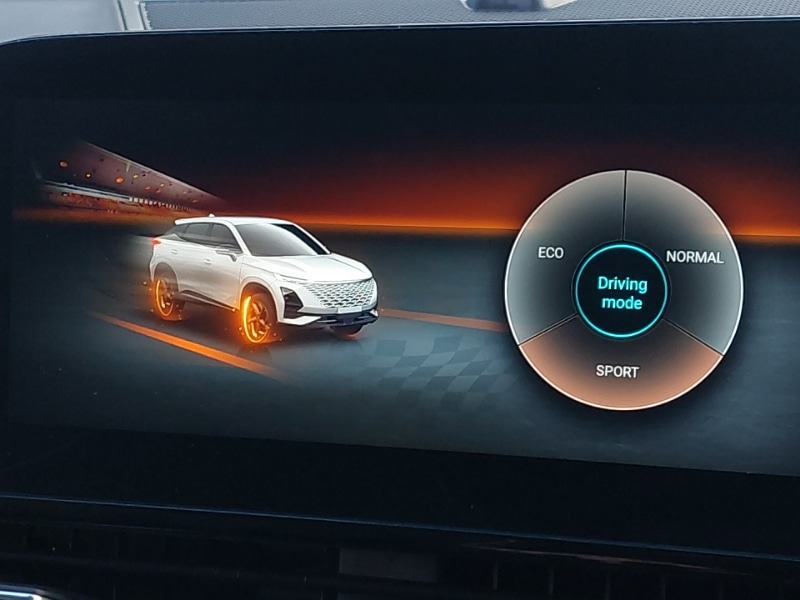This screenshot has width=800, height=600.
Task: Choose the SPORT driving mode segment
Action: click(617, 370)
